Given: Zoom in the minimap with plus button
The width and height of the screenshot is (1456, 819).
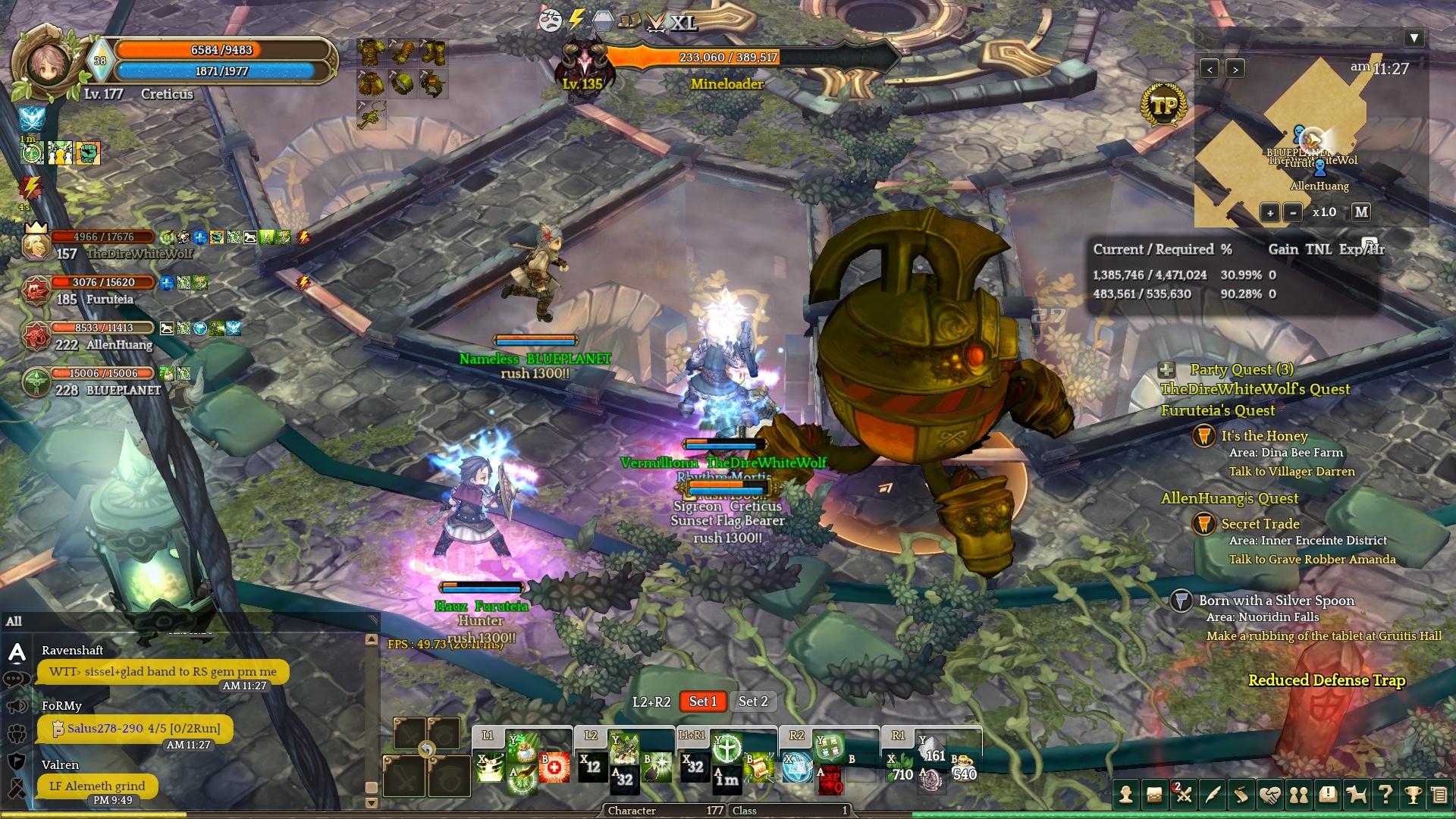Looking at the screenshot, I should 1270,212.
